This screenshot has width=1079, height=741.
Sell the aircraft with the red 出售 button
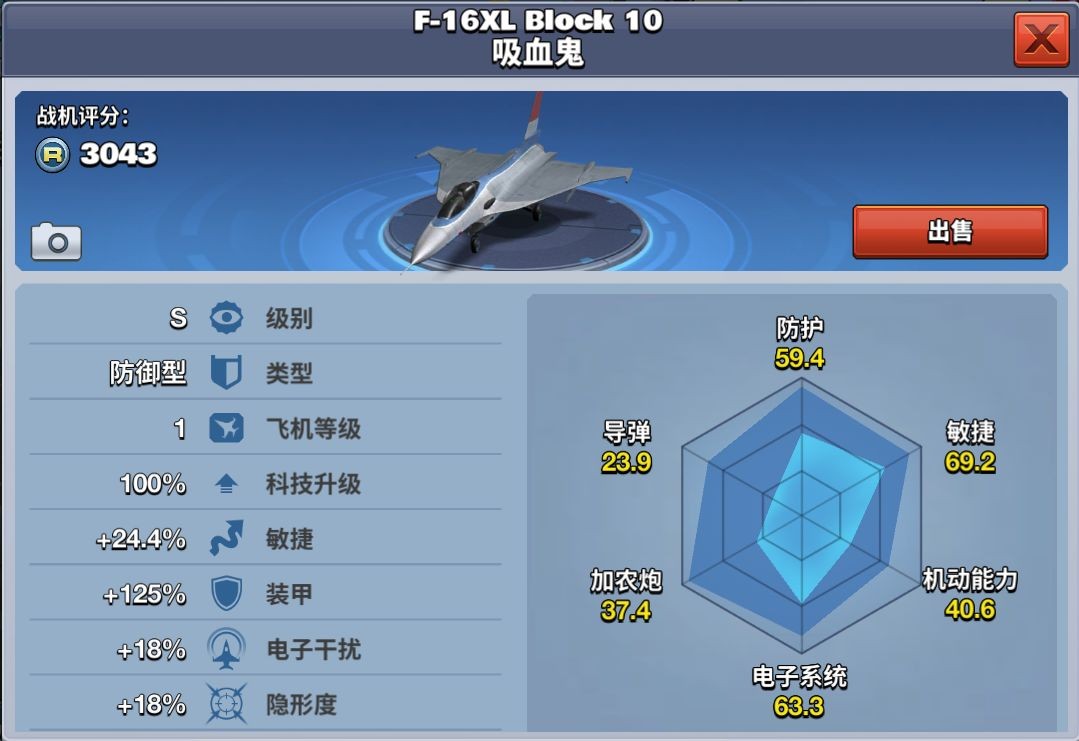(949, 231)
